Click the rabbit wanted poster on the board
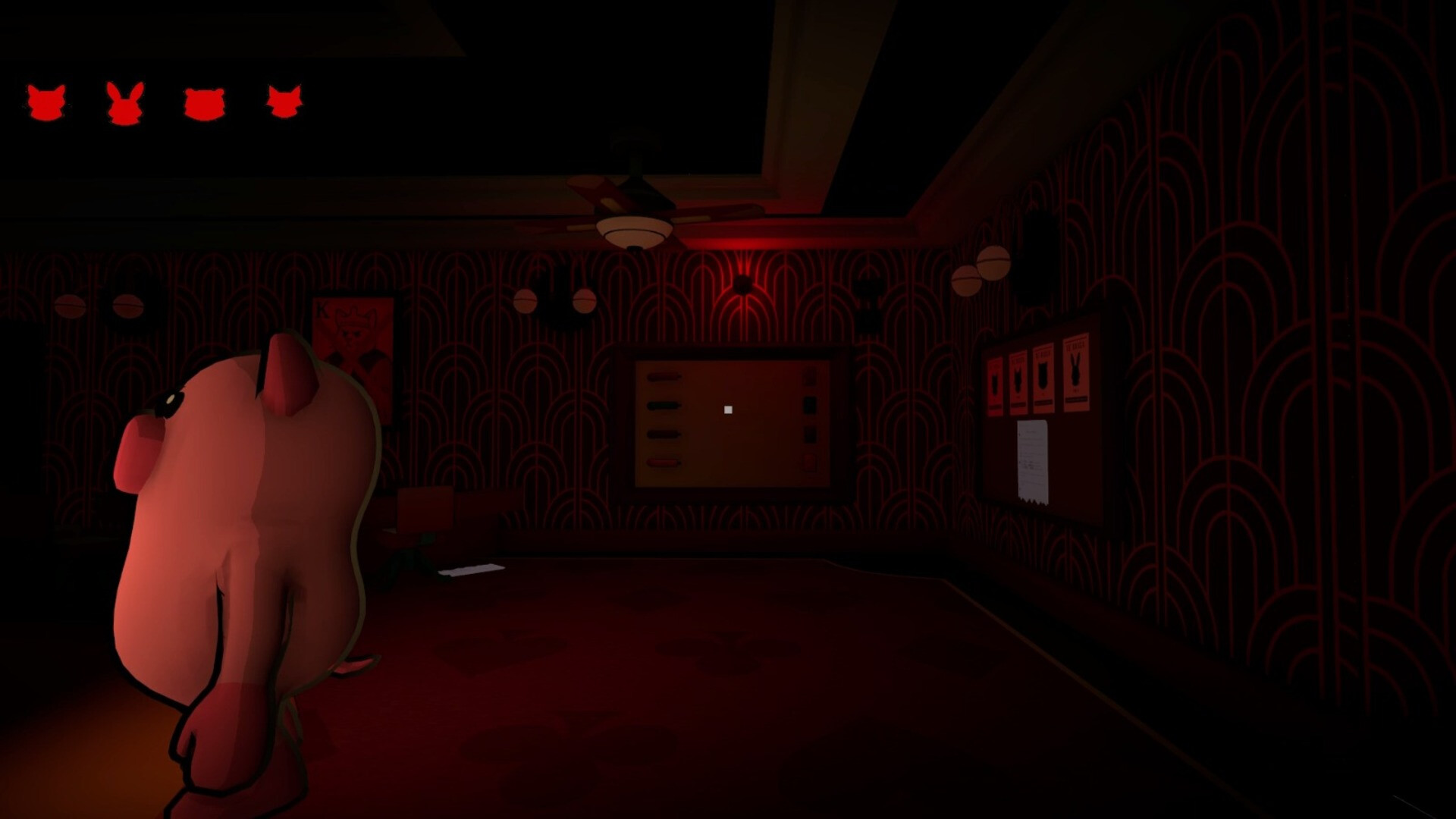The image size is (1456, 819). click(x=1076, y=373)
